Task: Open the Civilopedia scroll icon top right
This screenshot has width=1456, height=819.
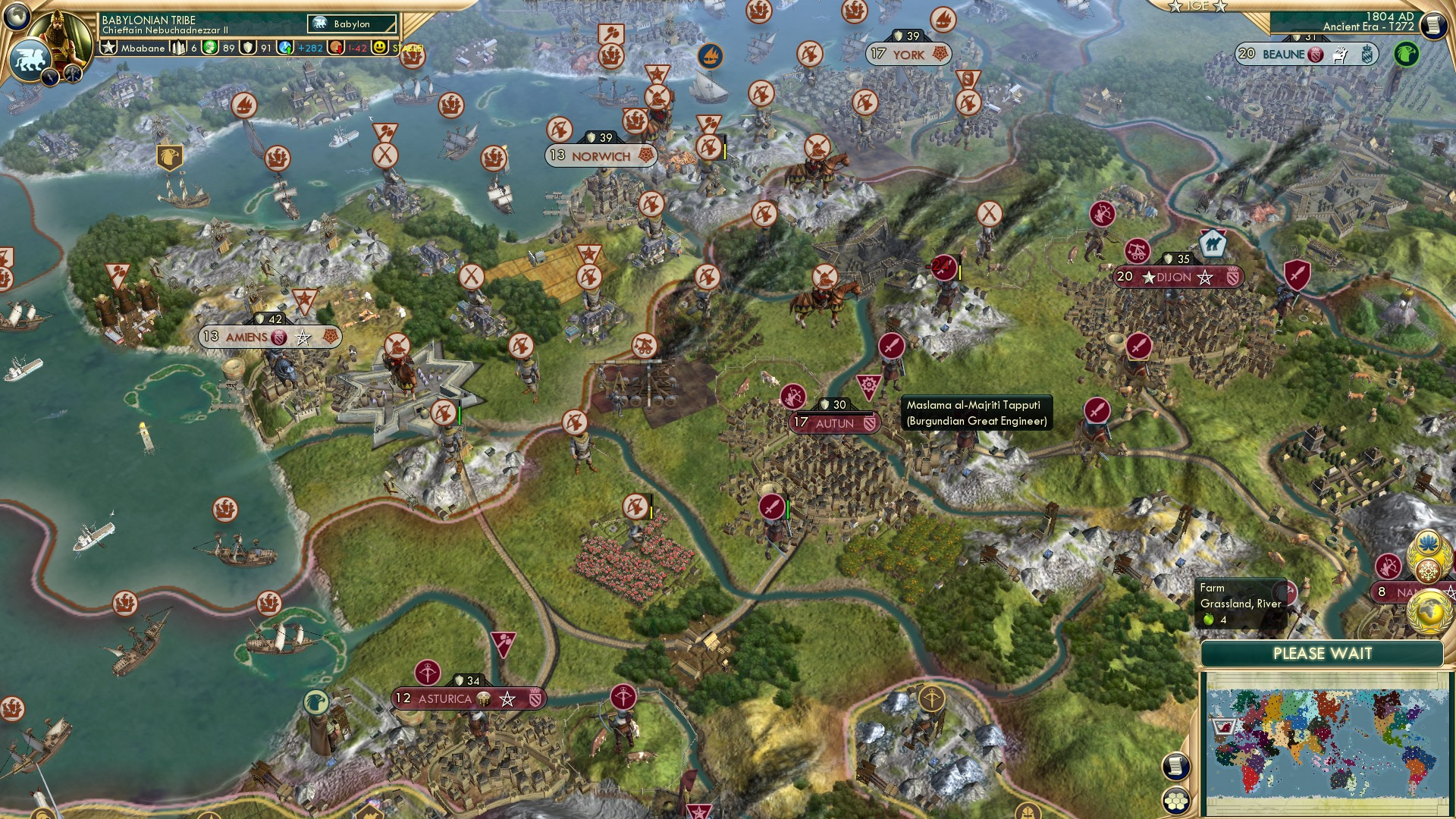Action: 1436,27
